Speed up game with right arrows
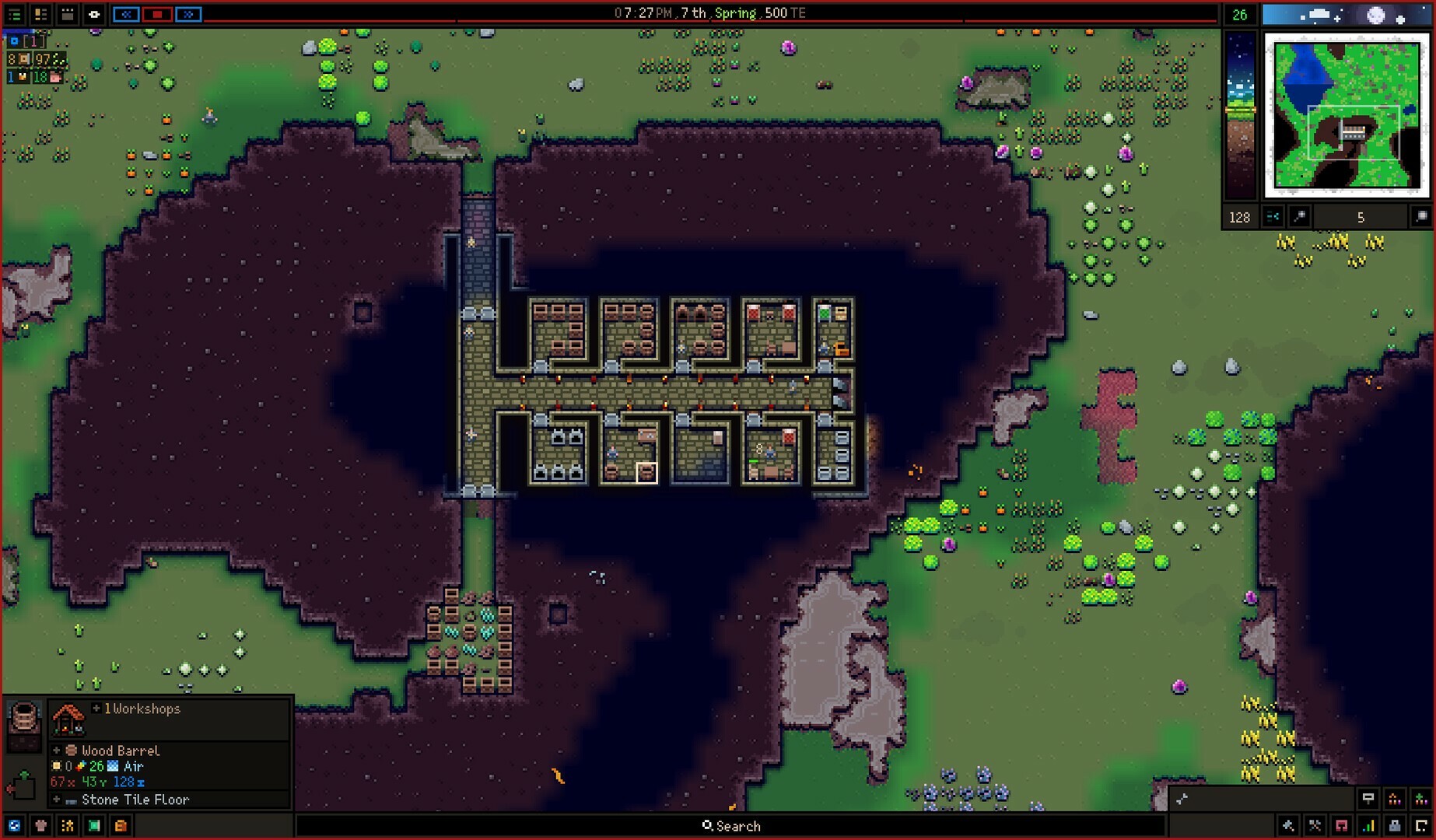 point(188,14)
